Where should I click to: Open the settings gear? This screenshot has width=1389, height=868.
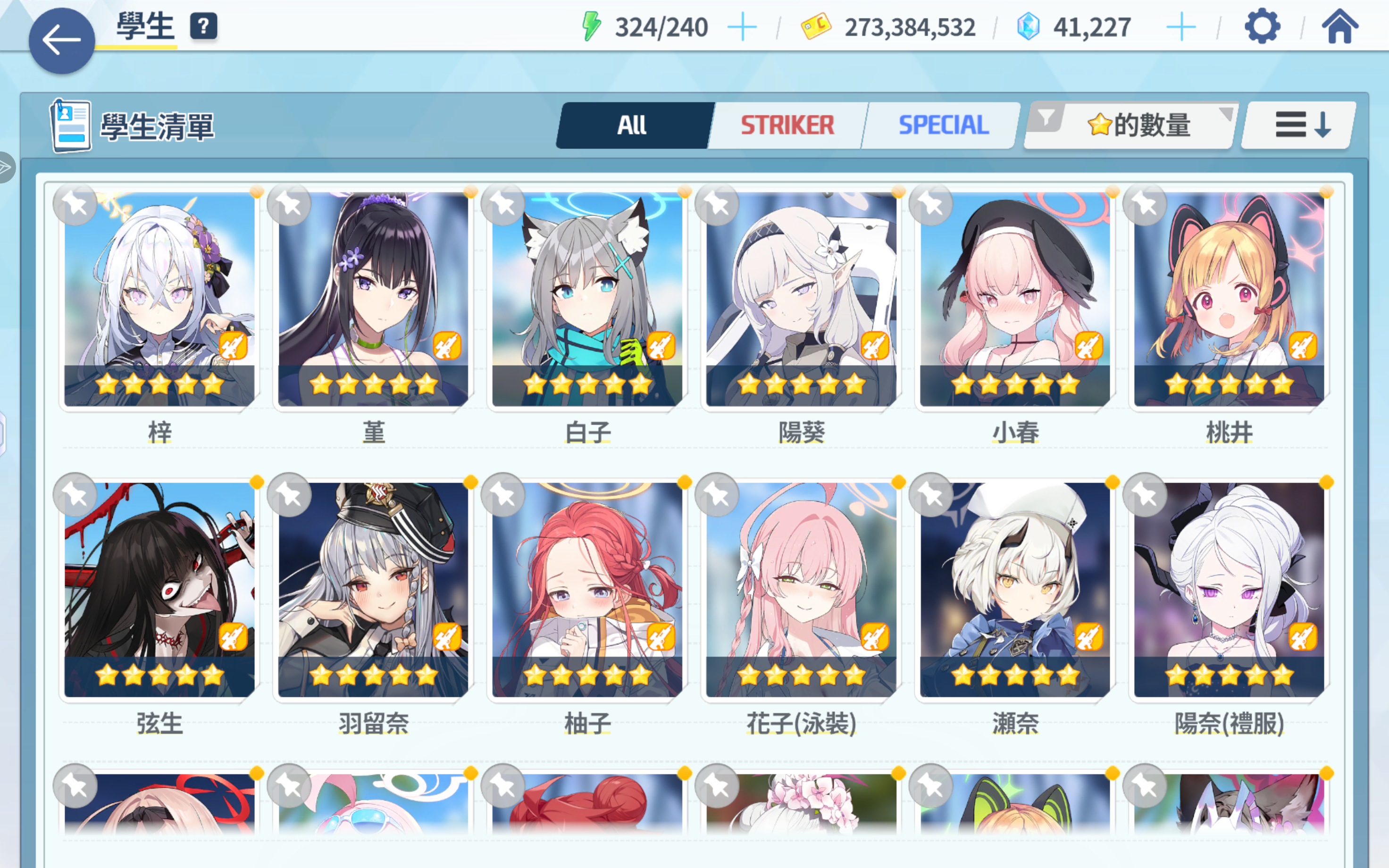coord(1262,26)
